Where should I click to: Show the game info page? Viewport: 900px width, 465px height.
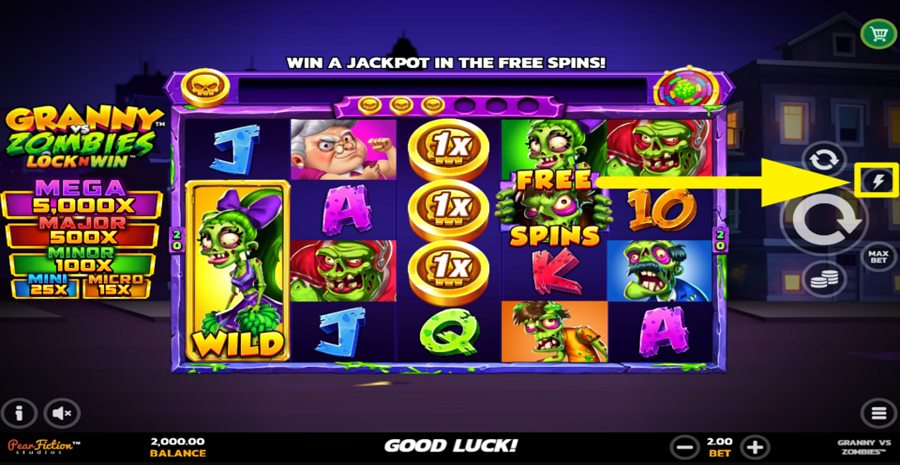coord(19,412)
